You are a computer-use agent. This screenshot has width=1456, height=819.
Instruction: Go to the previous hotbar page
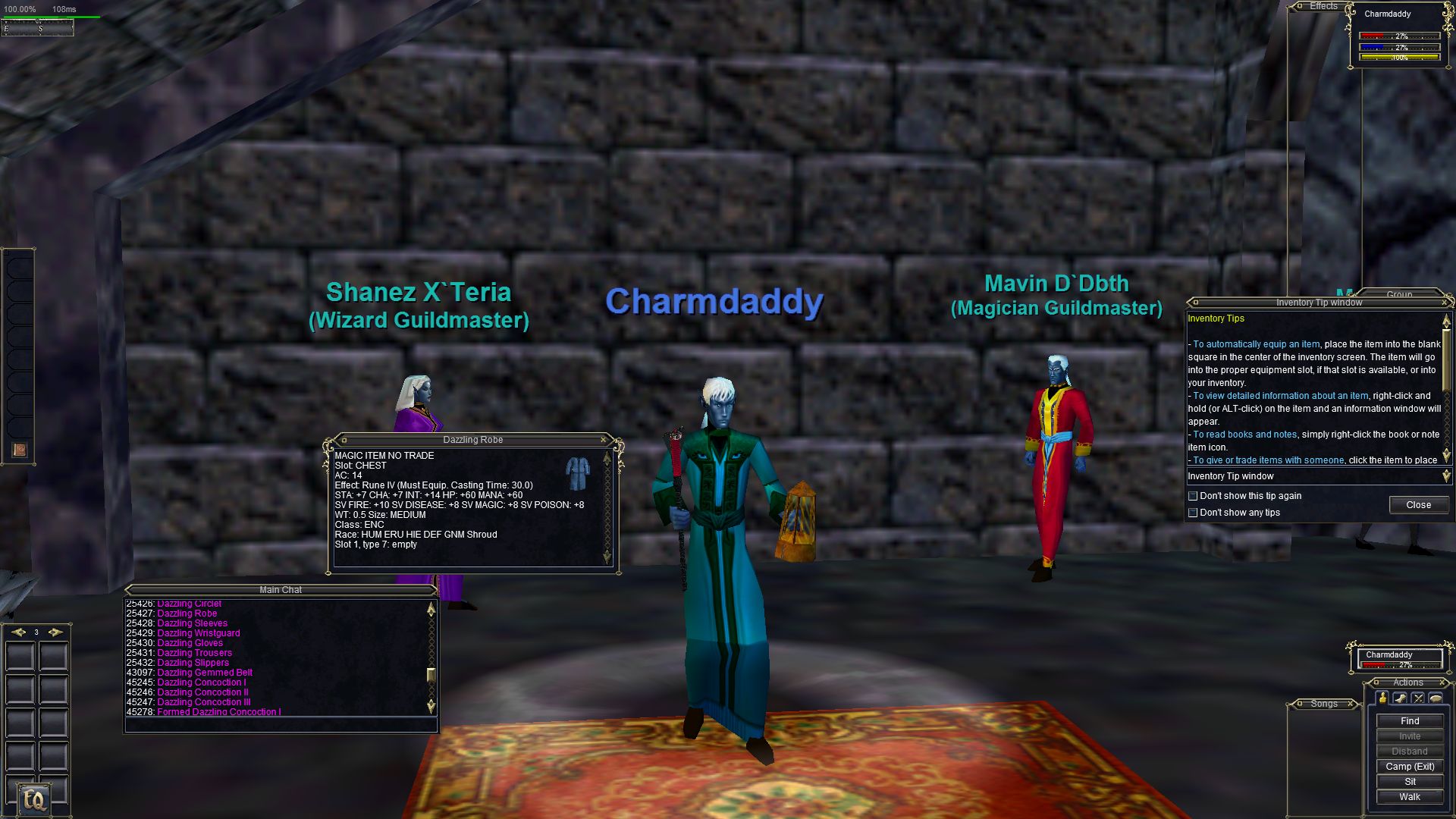point(18,632)
